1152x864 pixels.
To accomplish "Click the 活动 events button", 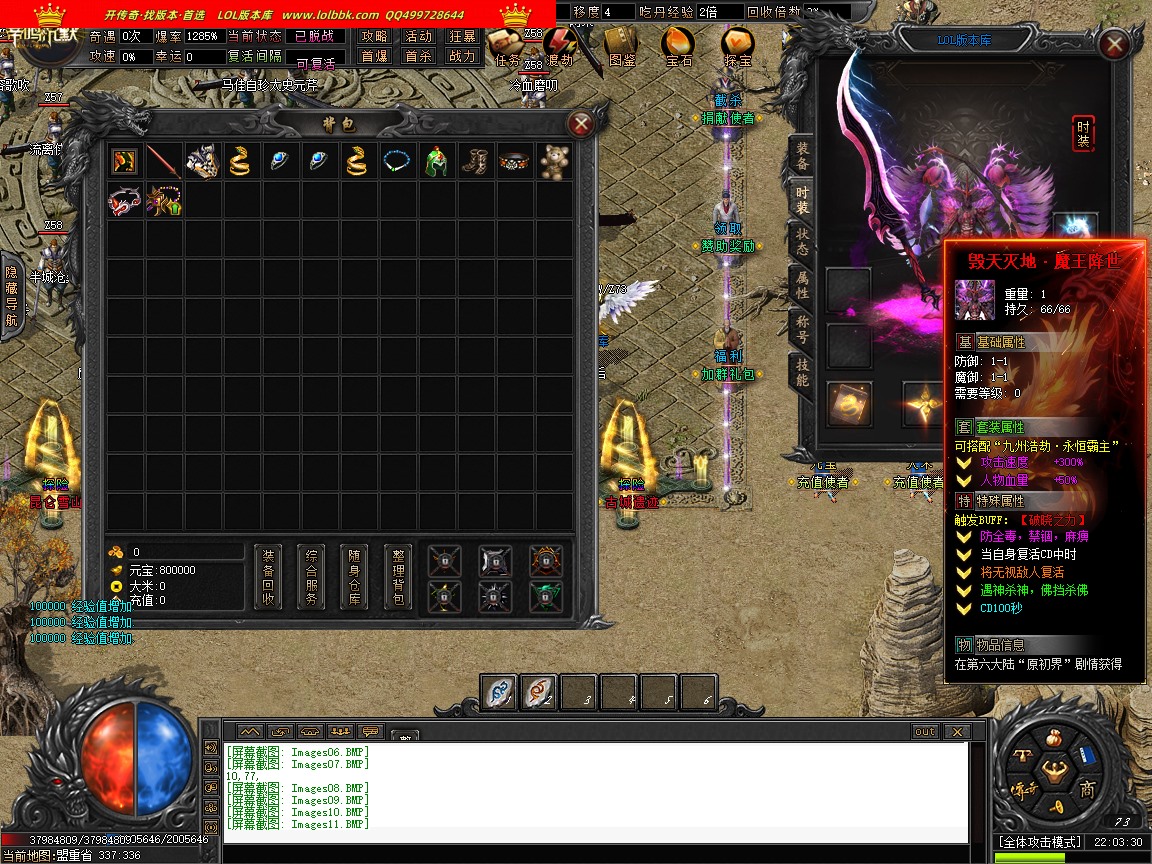I will pos(418,36).
